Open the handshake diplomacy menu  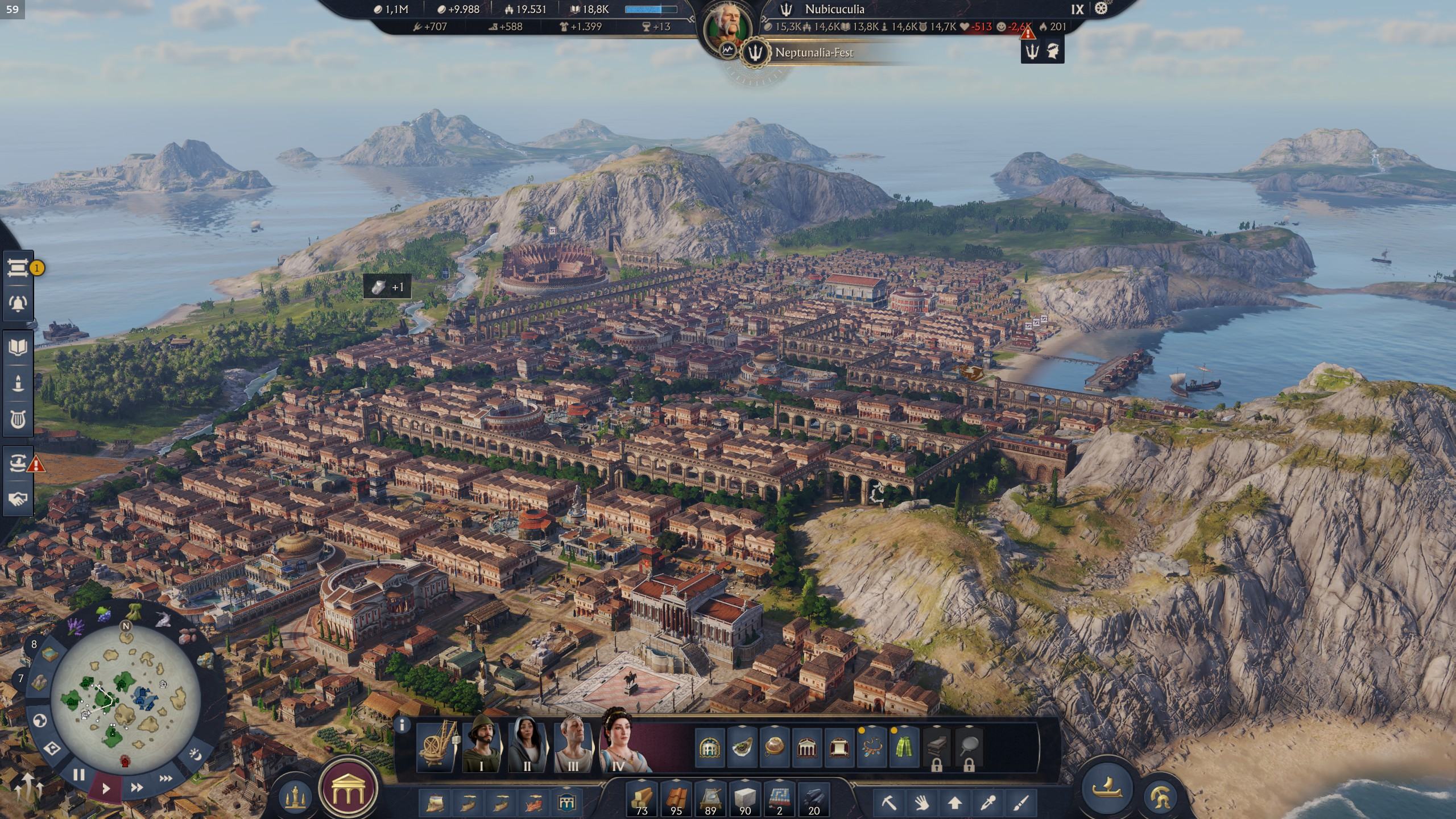(18, 499)
